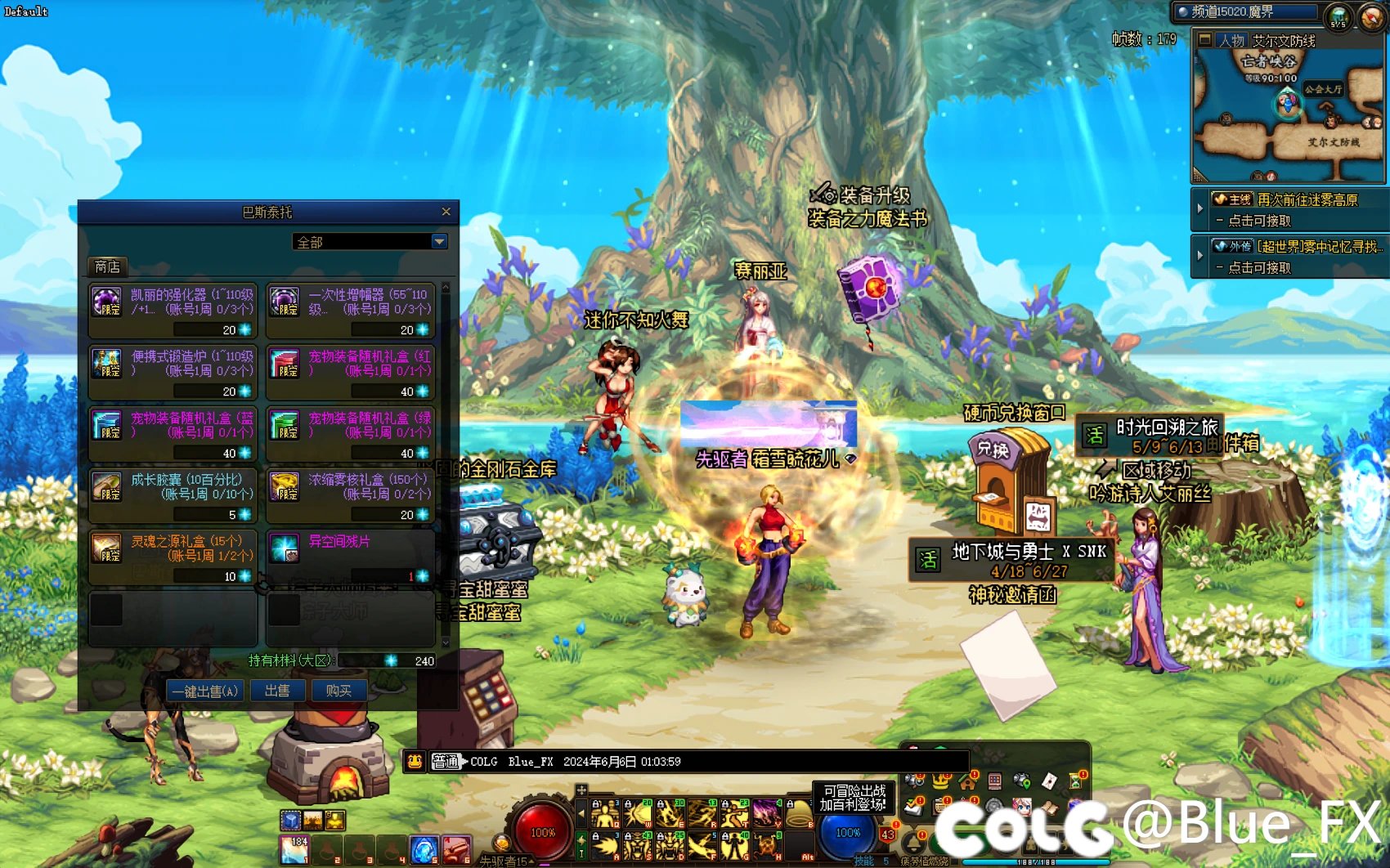The width and height of the screenshot is (1390, 868).
Task: Choose the 灵魂之源礼盒 item
Action: pos(173,556)
